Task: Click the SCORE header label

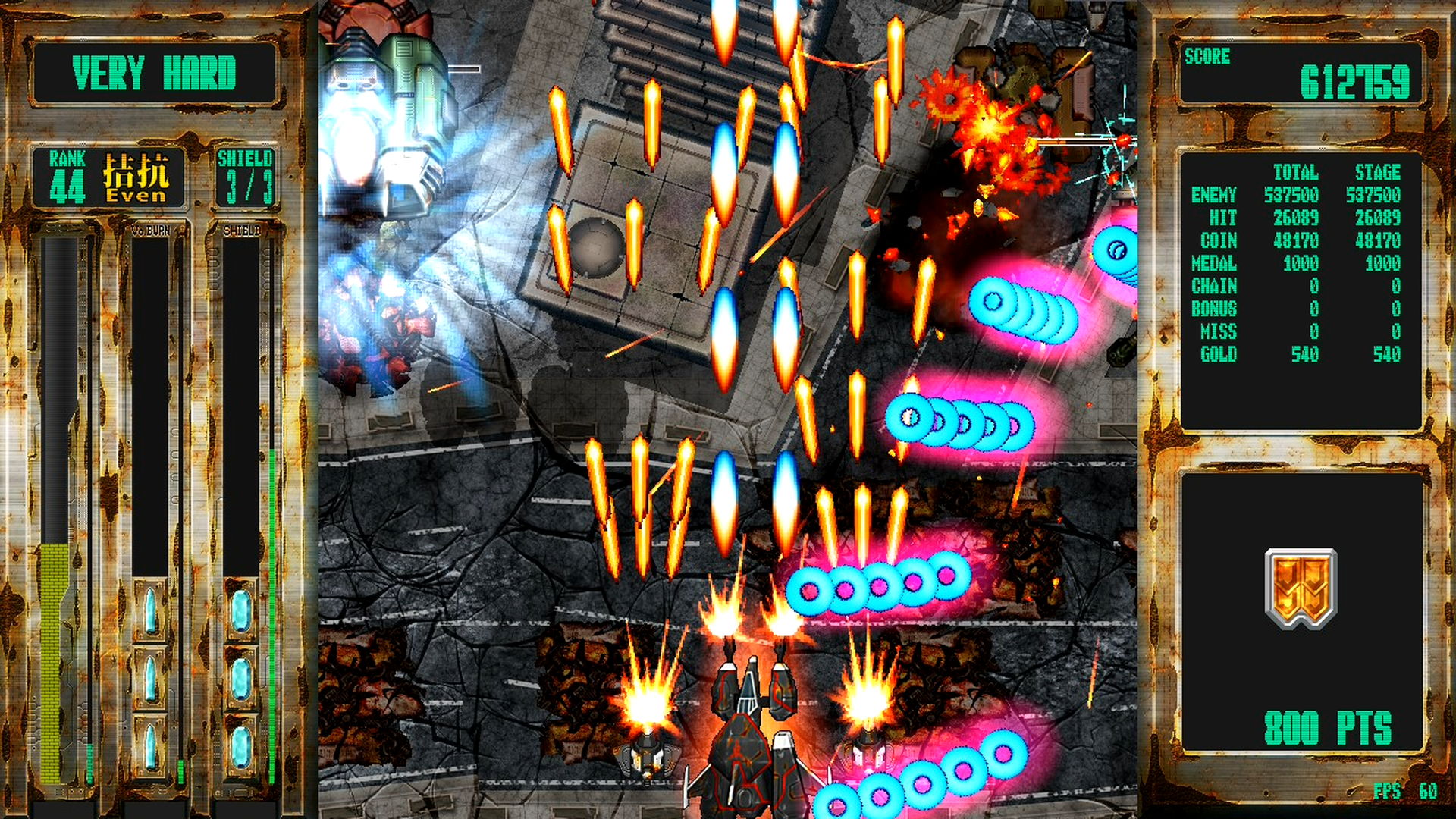Action: [1208, 55]
